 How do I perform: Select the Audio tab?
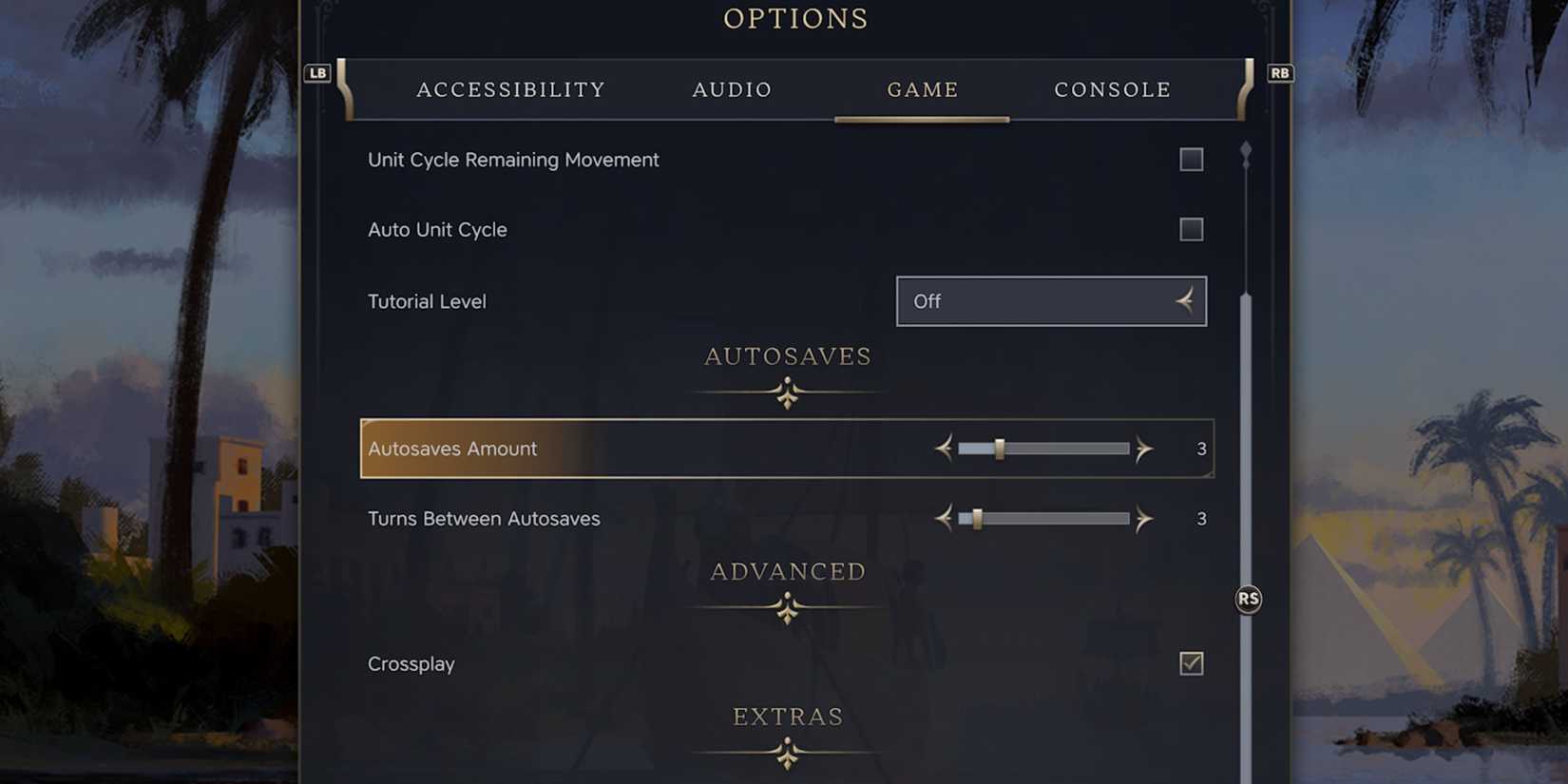pyautogui.click(x=731, y=89)
